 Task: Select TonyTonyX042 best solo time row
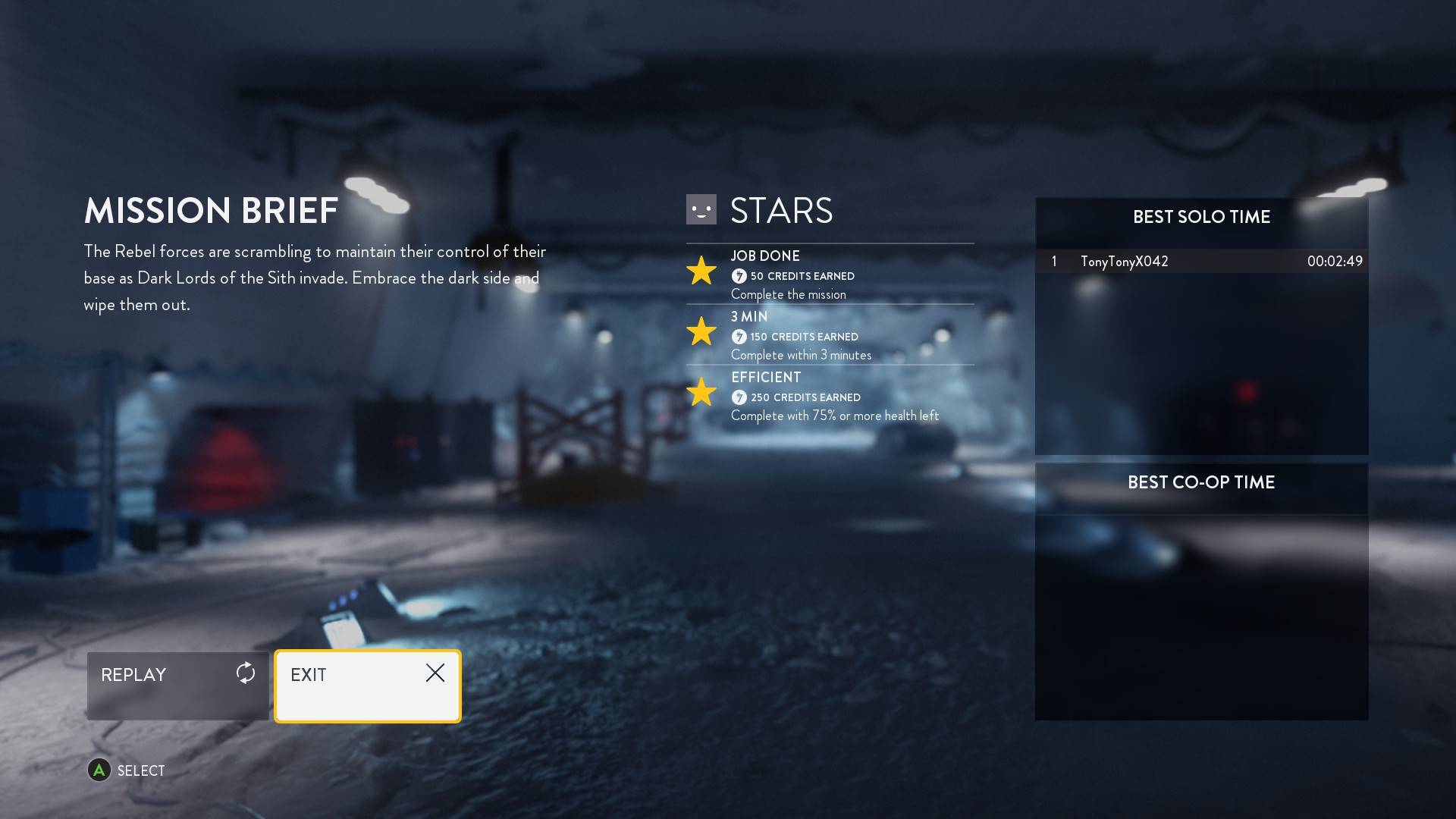click(x=1201, y=262)
